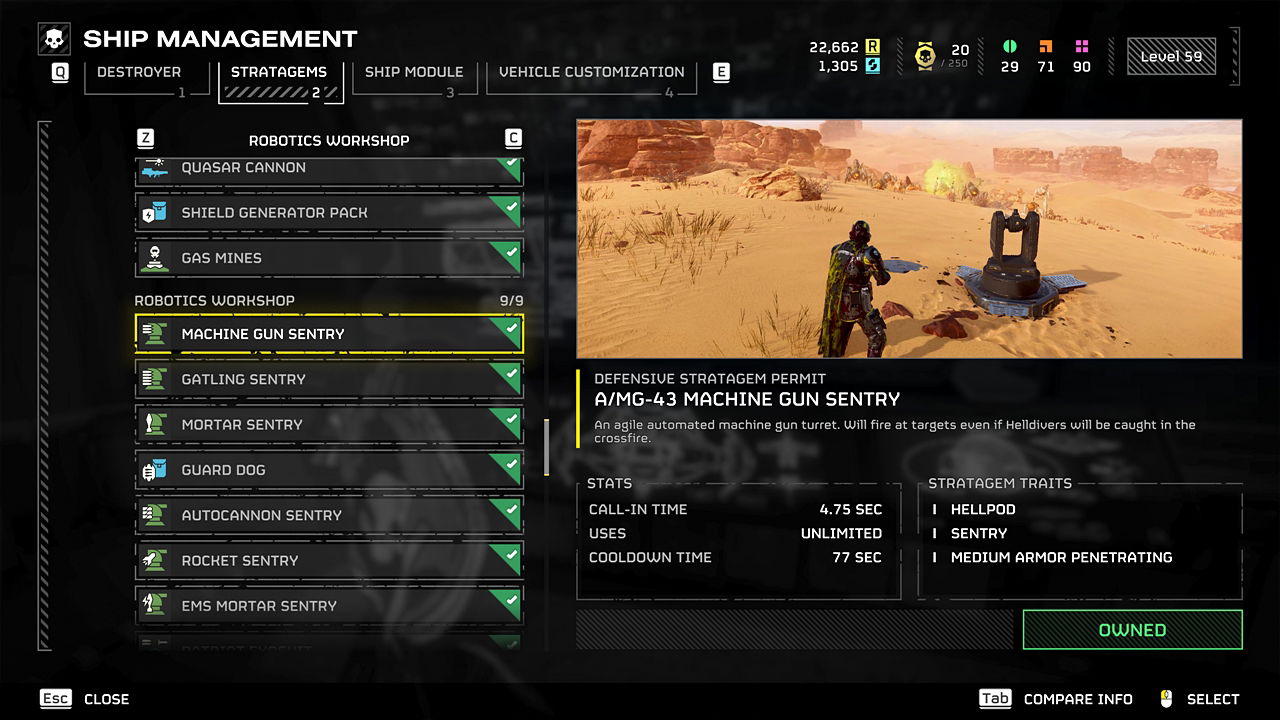This screenshot has width=1280, height=720.
Task: Select the Guard Dog stratagem
Action: coord(328,470)
